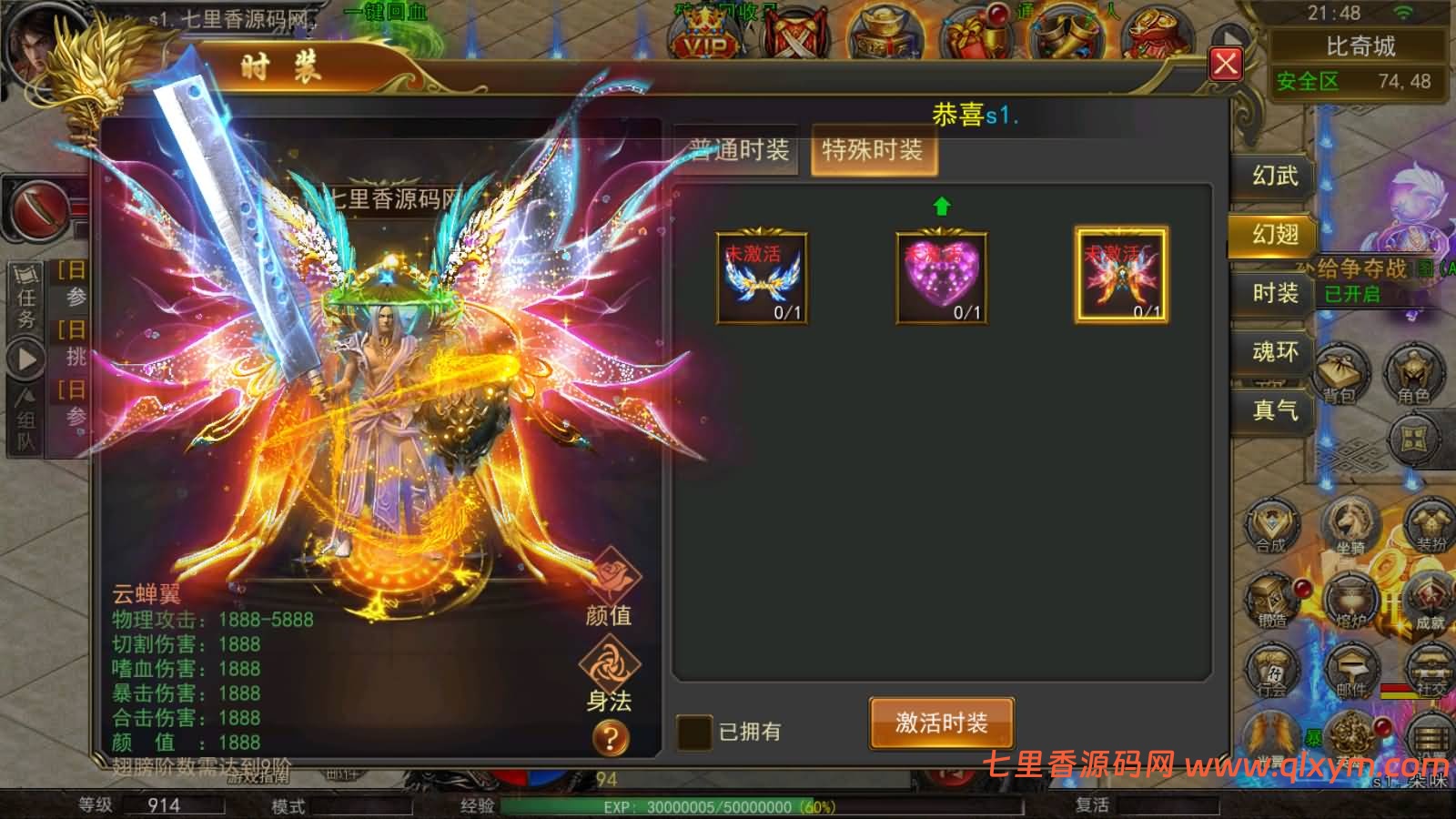Select the pink heart wings costume slot
Viewport: 1456px width, 819px height.
(942, 278)
